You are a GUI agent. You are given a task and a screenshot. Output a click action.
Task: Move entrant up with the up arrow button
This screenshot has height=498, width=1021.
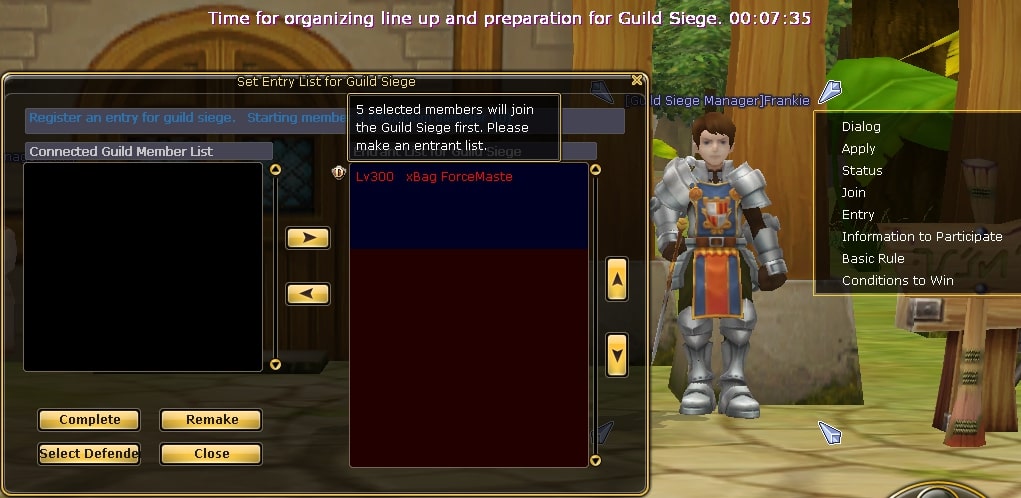pyautogui.click(x=617, y=280)
